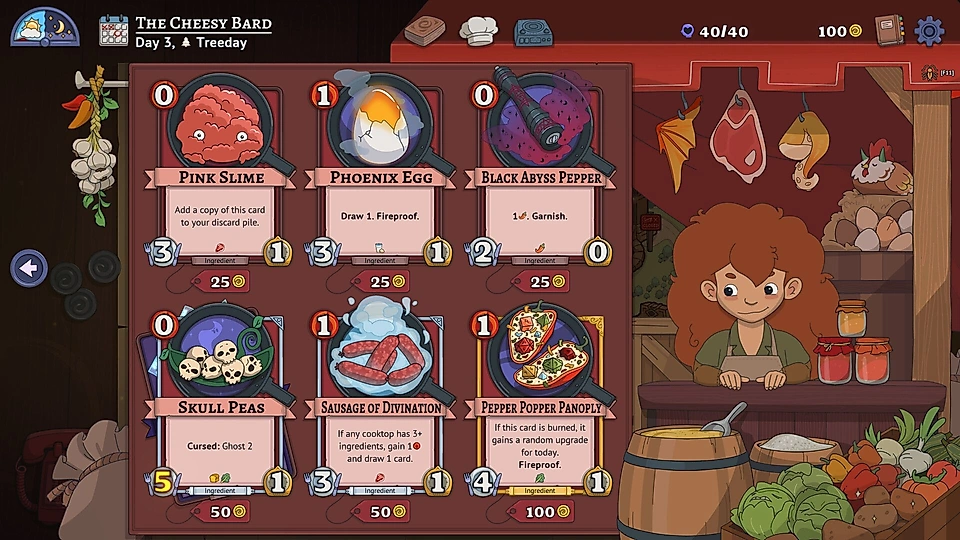Image resolution: width=960 pixels, height=540 pixels.
Task: Choose the Phoenix Egg card
Action: 379,170
